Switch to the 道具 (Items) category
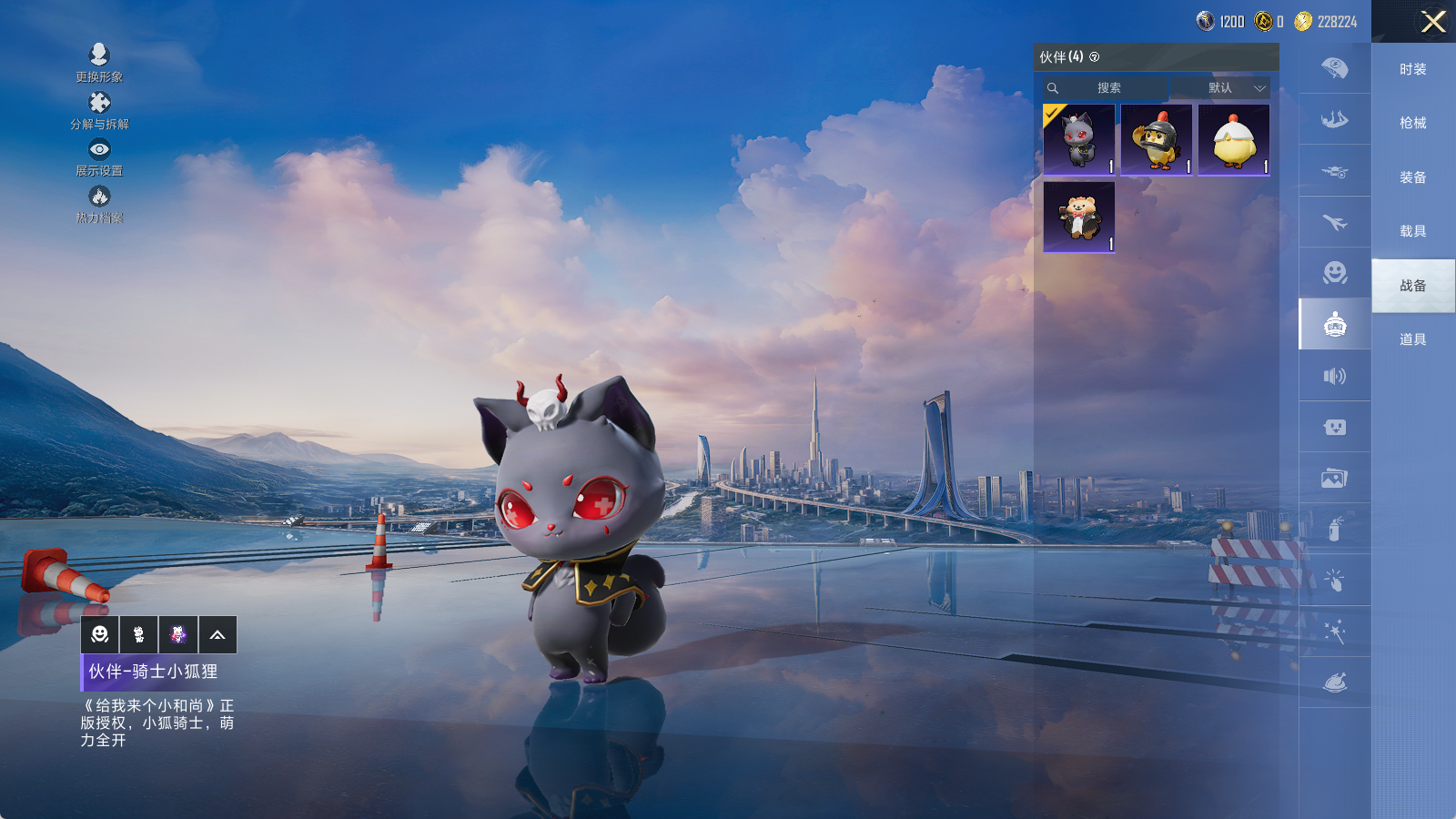Screen dimensions: 1456x819 click(x=1412, y=339)
